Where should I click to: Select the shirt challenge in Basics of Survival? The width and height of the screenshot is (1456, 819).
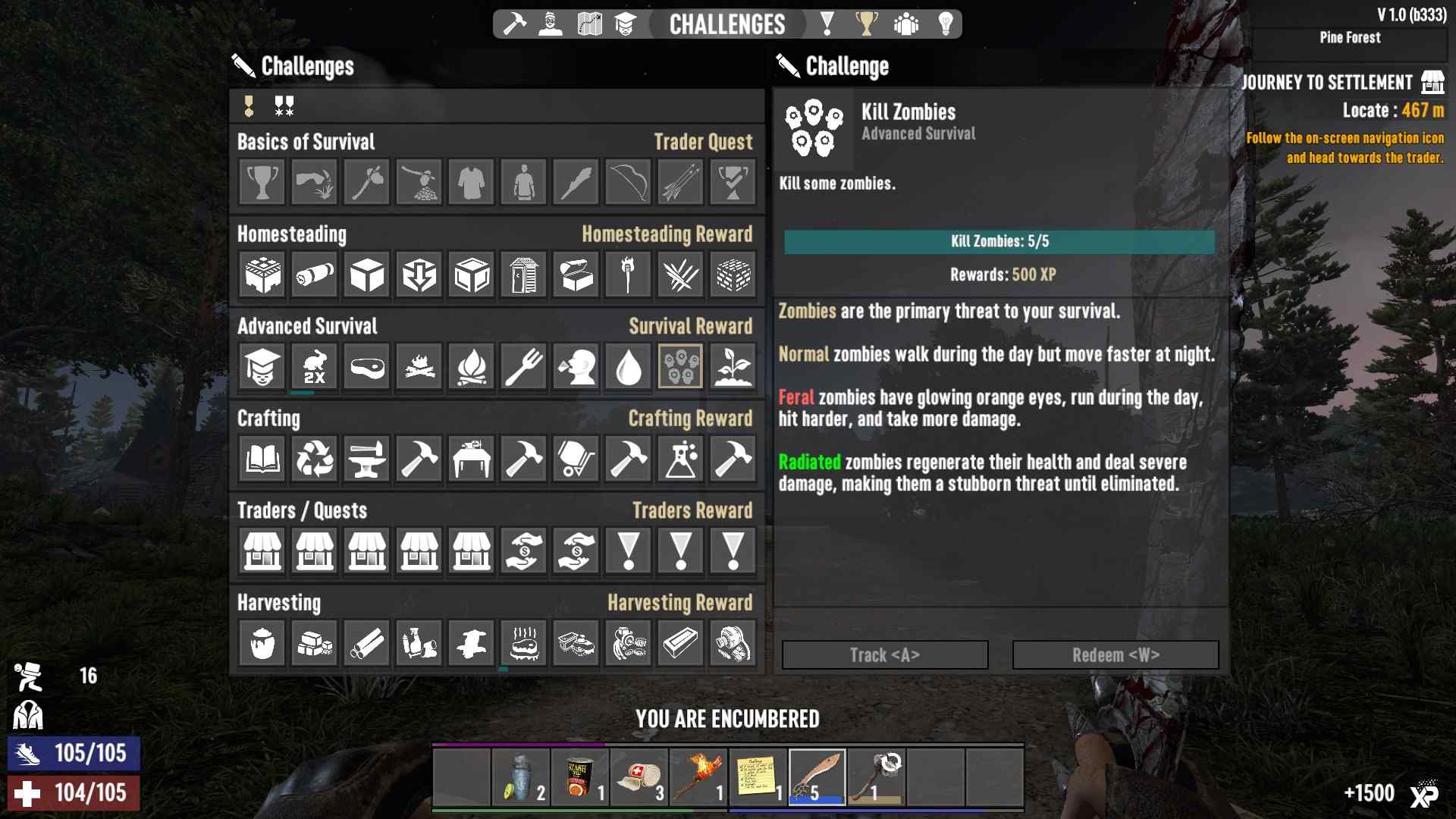tap(472, 183)
